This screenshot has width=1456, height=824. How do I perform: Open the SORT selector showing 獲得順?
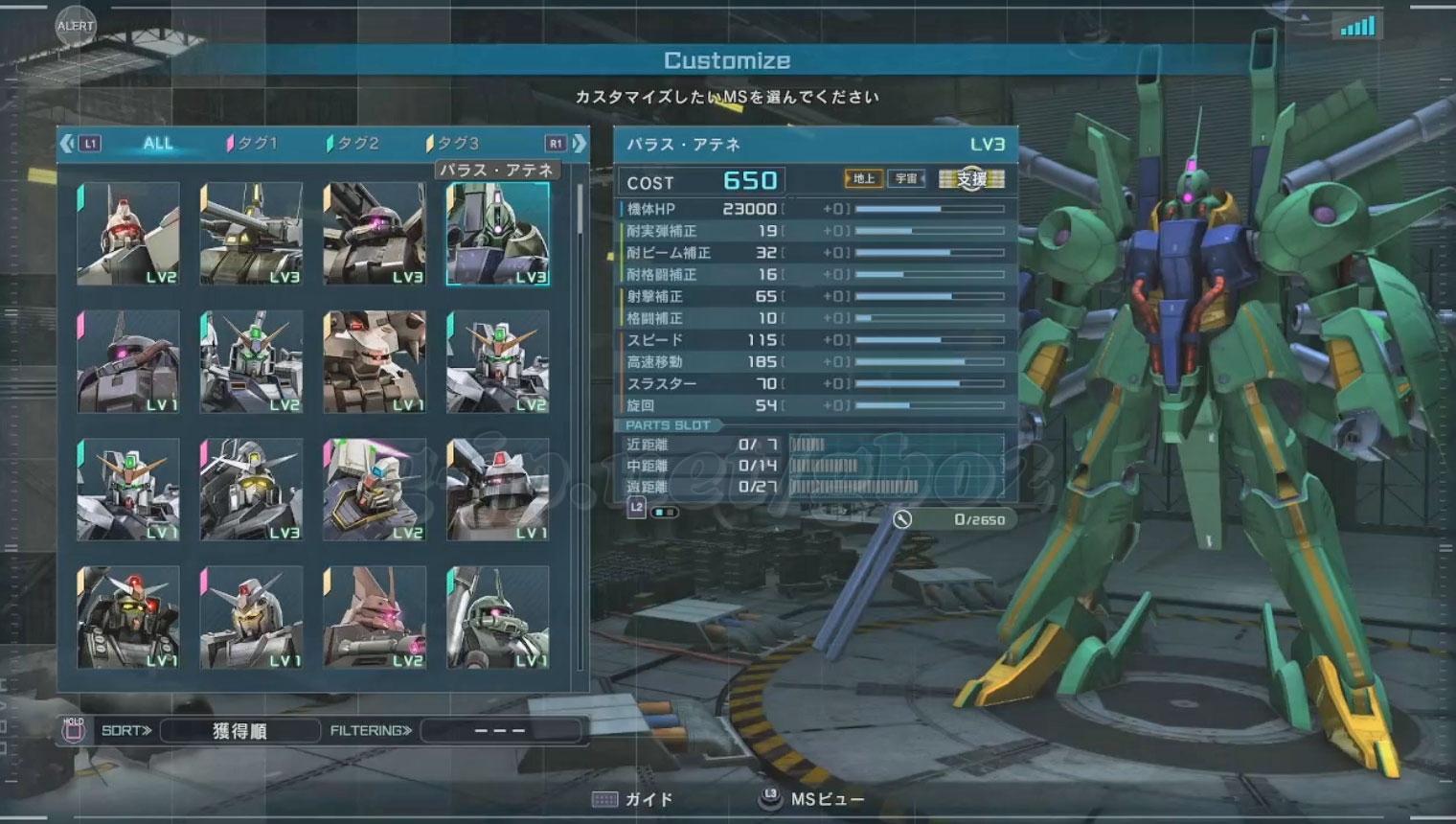point(239,731)
